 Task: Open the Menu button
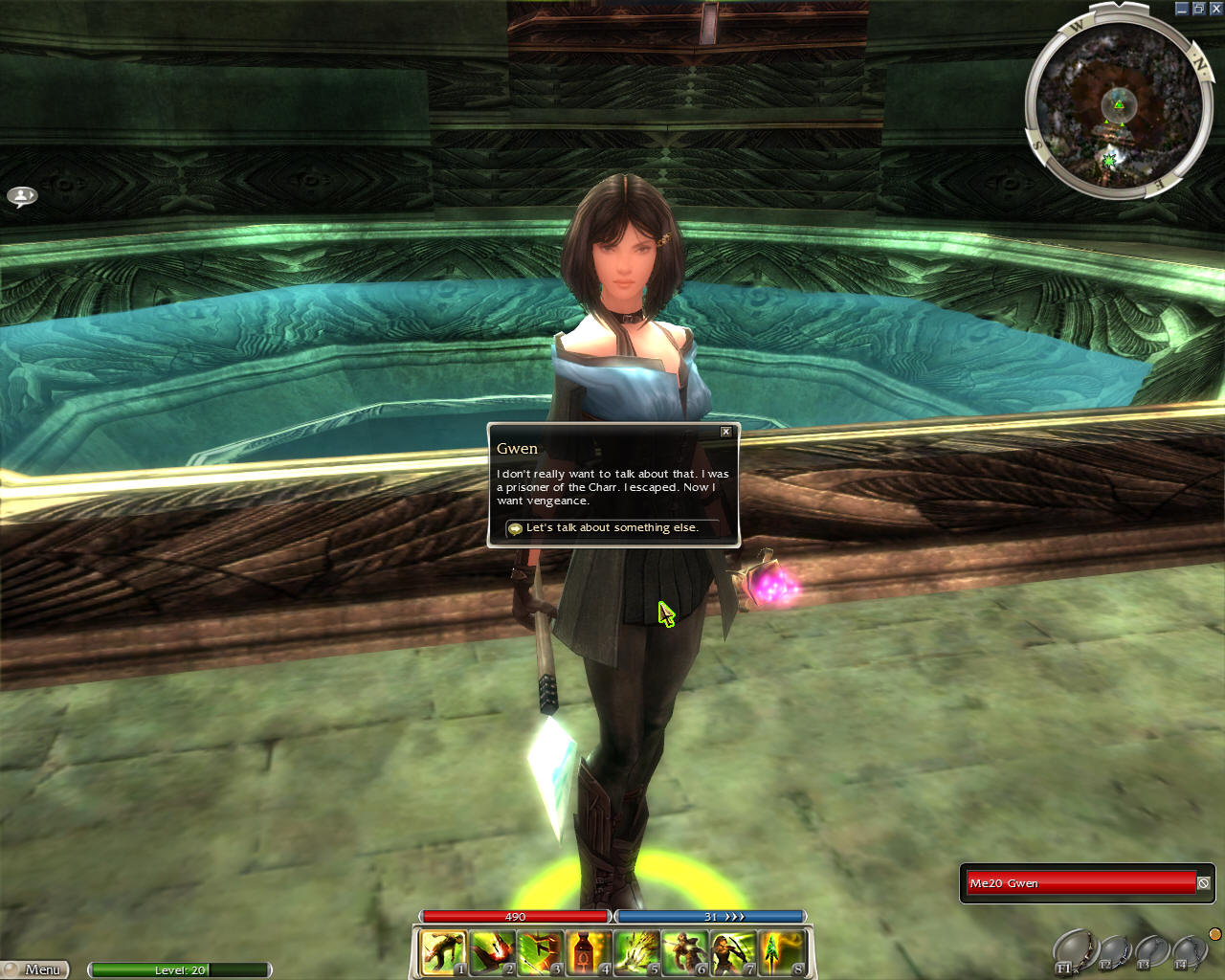(36, 969)
